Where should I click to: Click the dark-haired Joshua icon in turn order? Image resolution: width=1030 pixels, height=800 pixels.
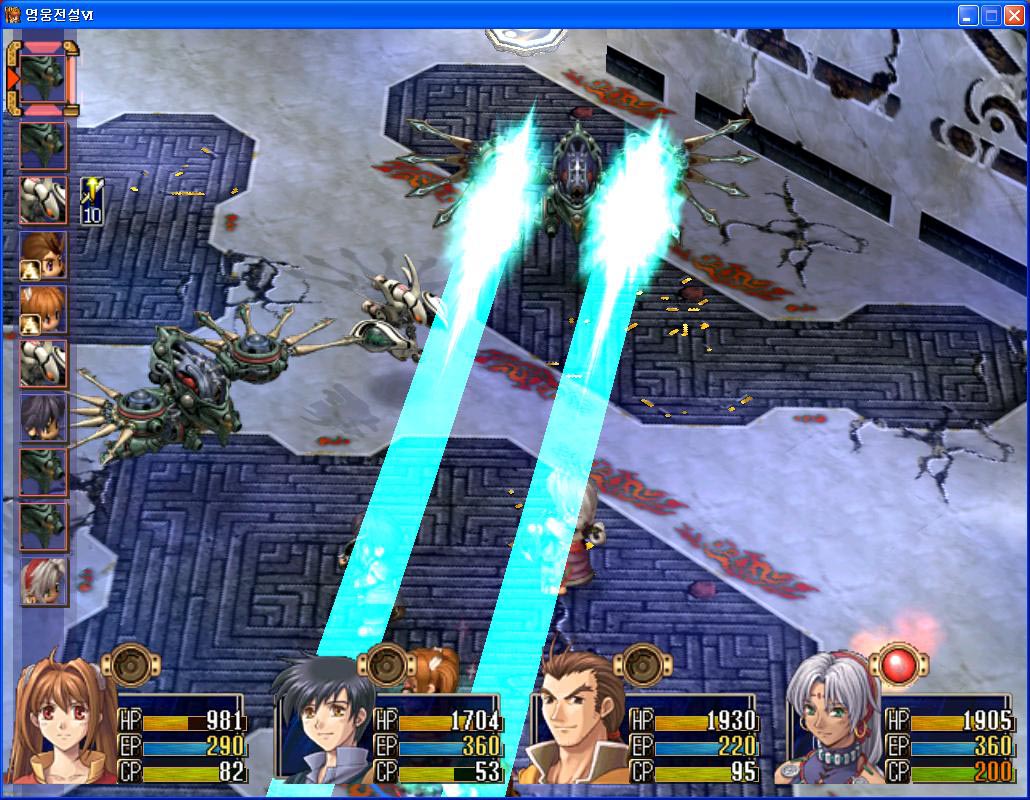[44, 417]
